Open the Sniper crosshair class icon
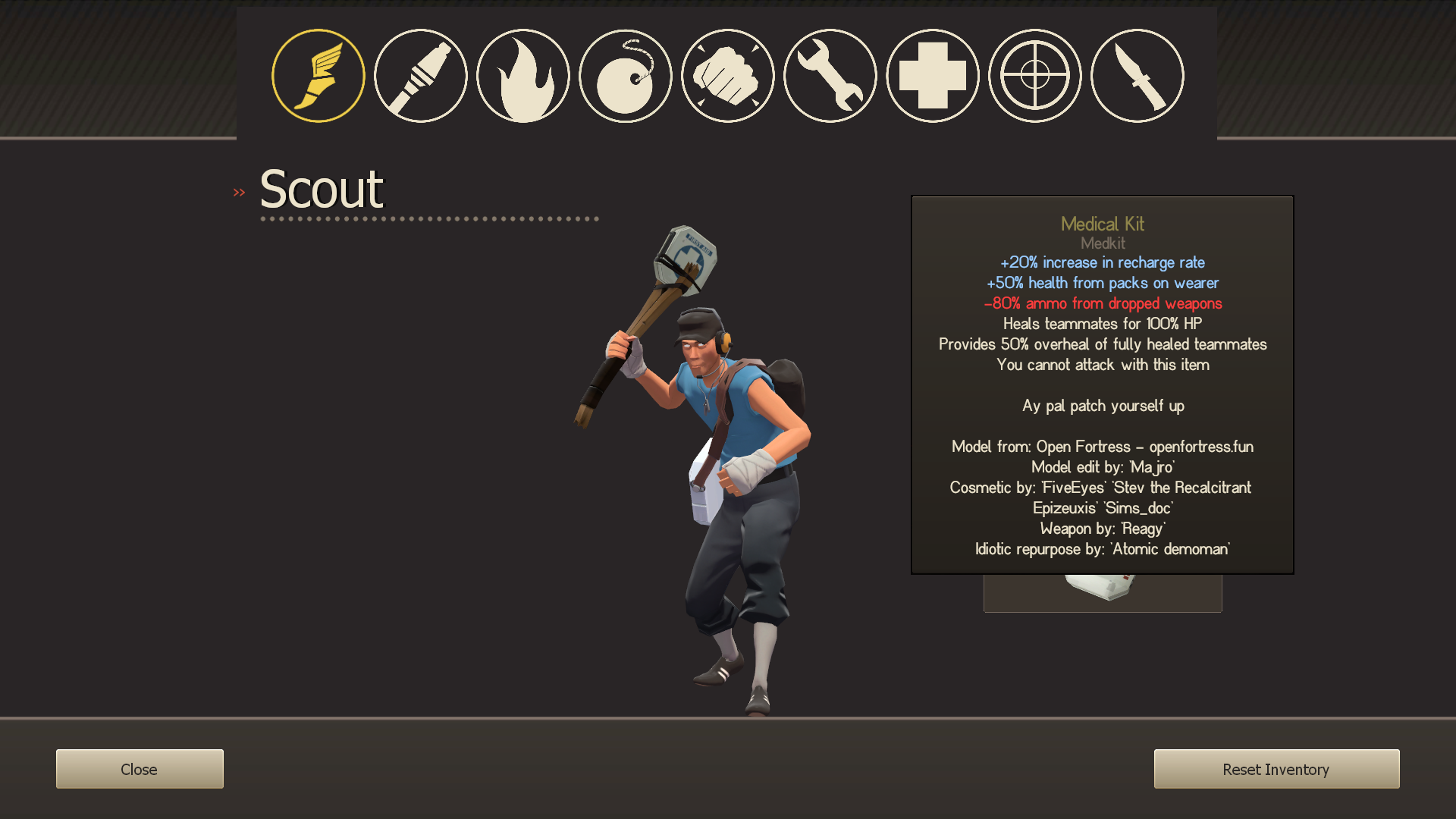1456x819 pixels. pyautogui.click(x=1034, y=75)
